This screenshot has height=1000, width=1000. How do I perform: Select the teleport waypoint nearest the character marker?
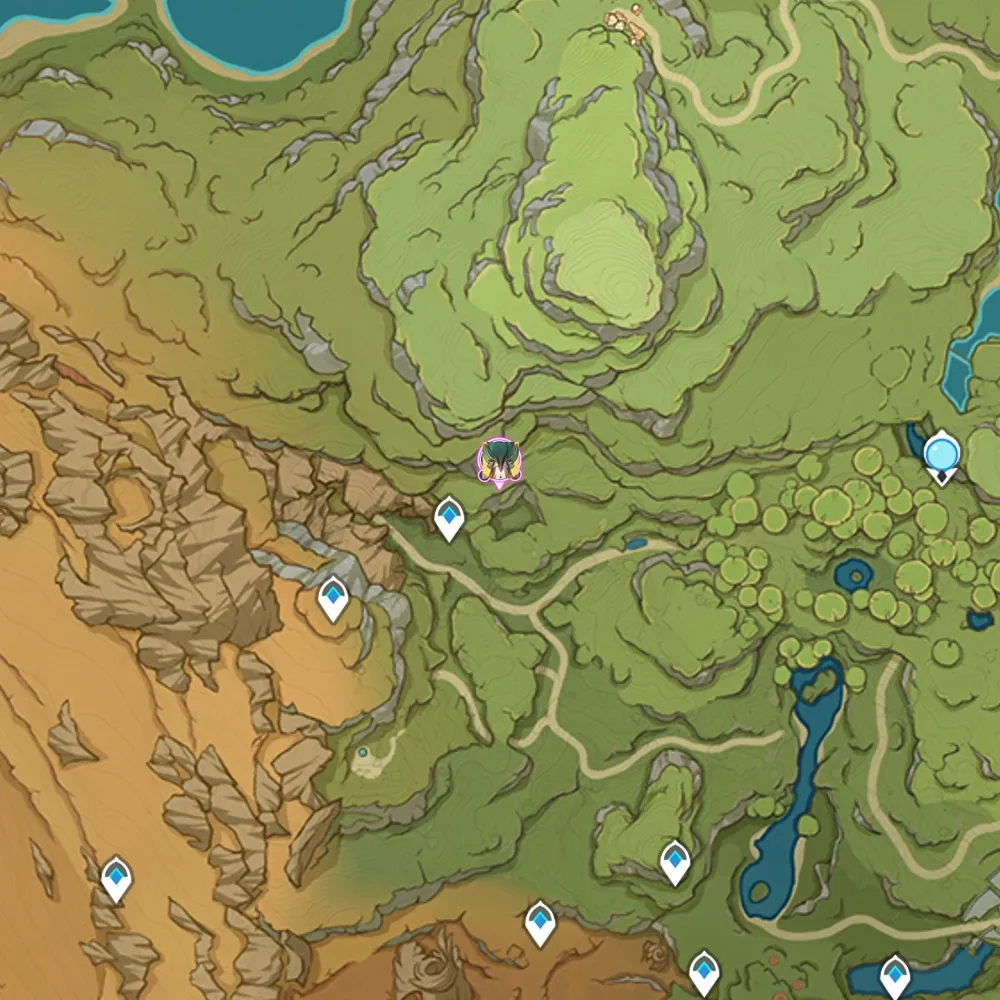tap(450, 517)
